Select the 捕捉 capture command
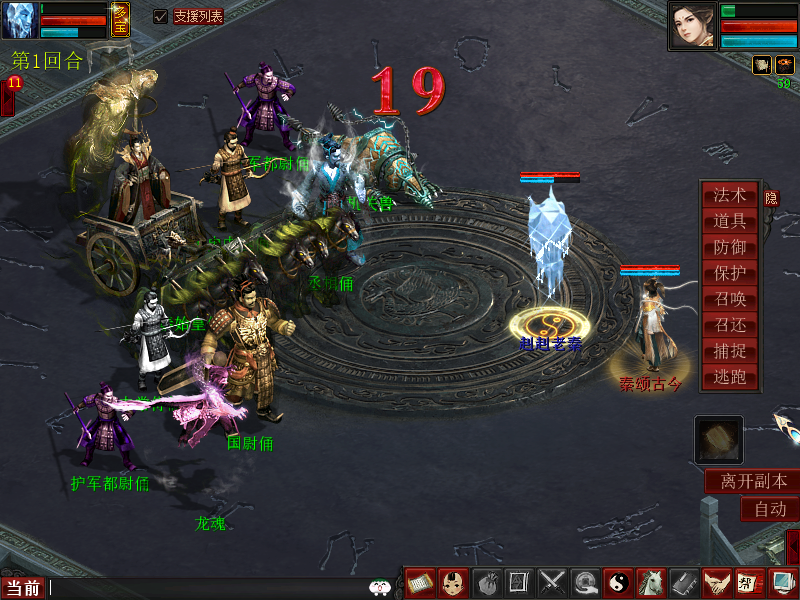800x600 pixels. (x=730, y=352)
